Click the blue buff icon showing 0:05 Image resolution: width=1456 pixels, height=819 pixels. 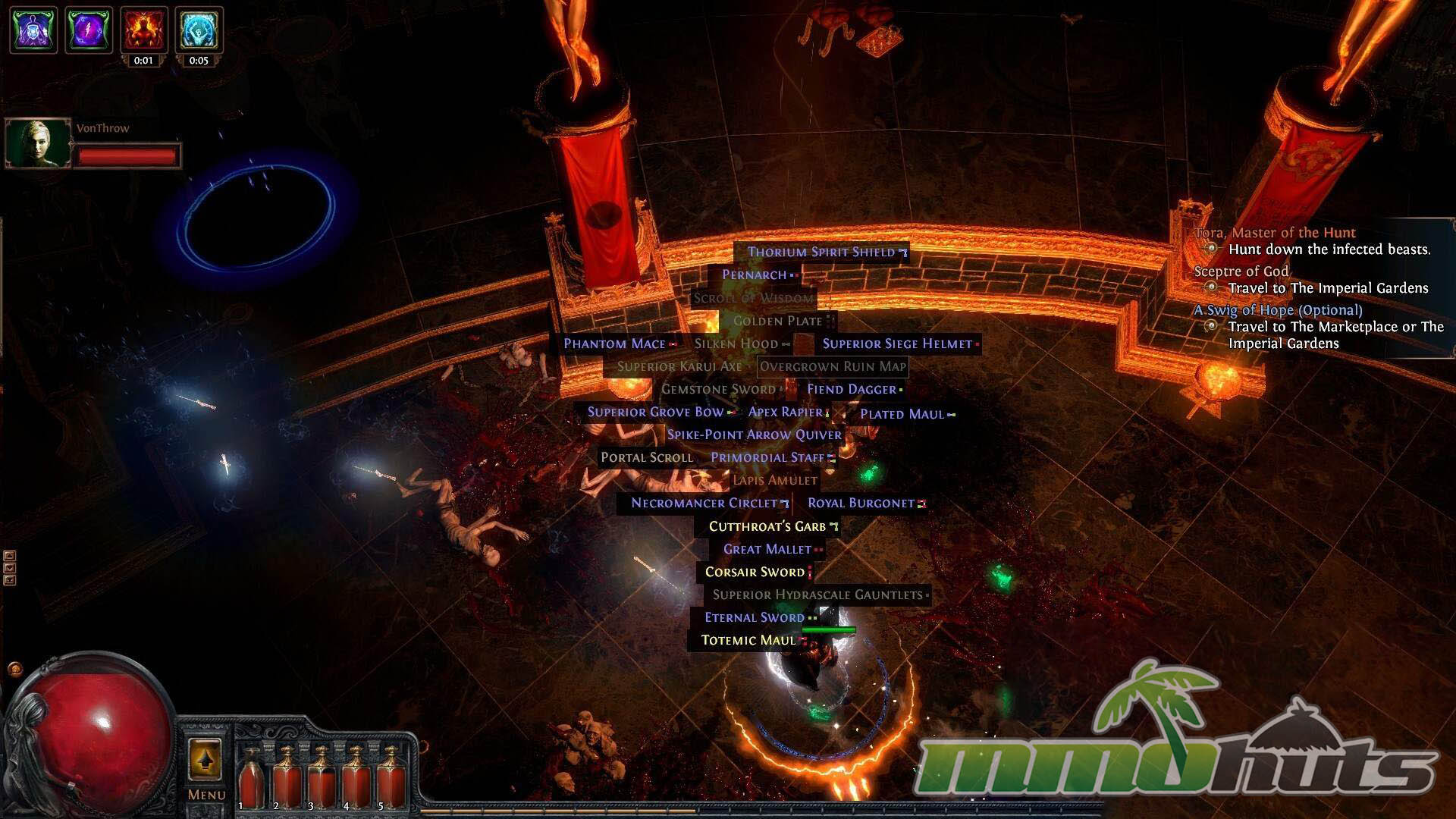(199, 30)
